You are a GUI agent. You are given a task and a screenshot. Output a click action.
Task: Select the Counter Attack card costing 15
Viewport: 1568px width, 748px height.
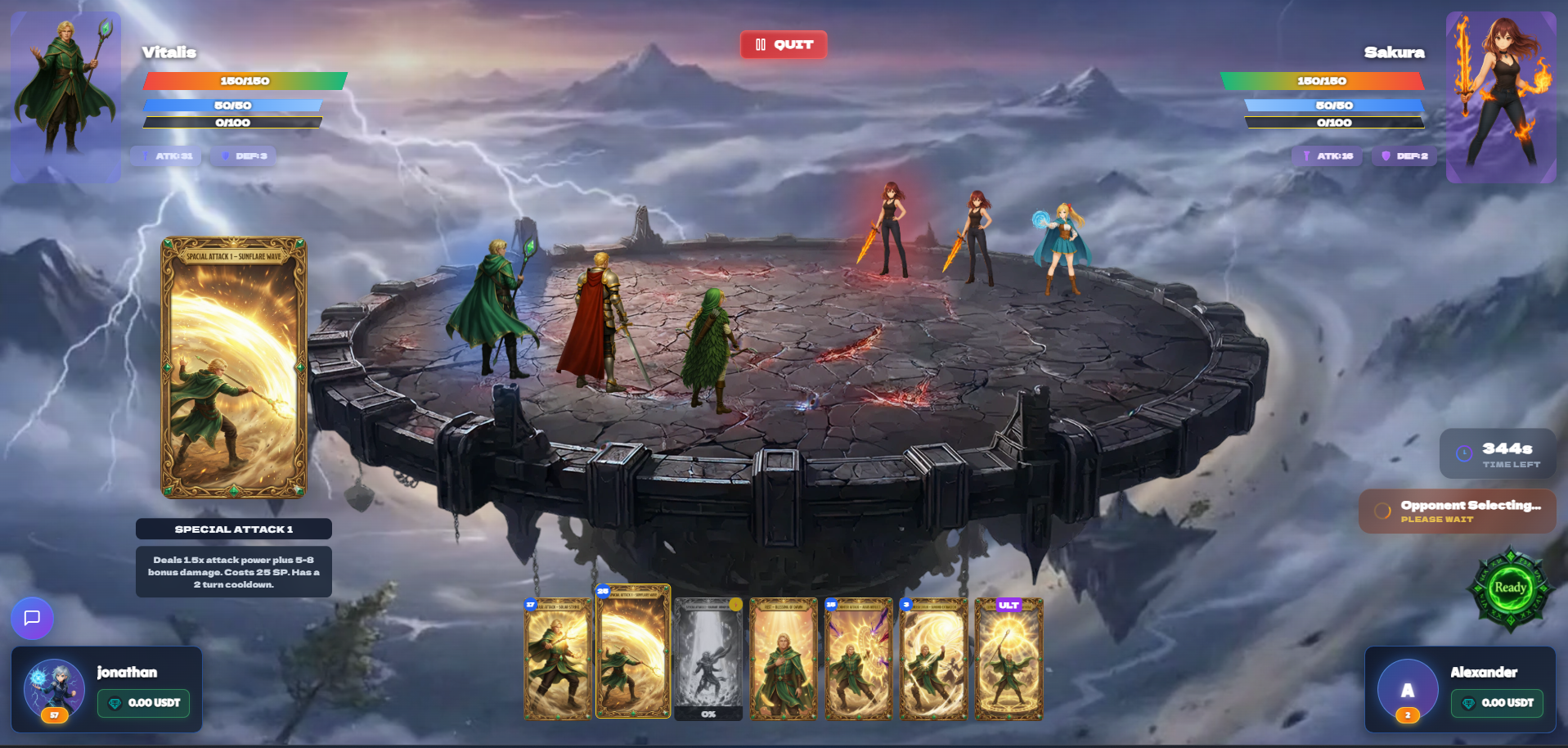tap(858, 660)
